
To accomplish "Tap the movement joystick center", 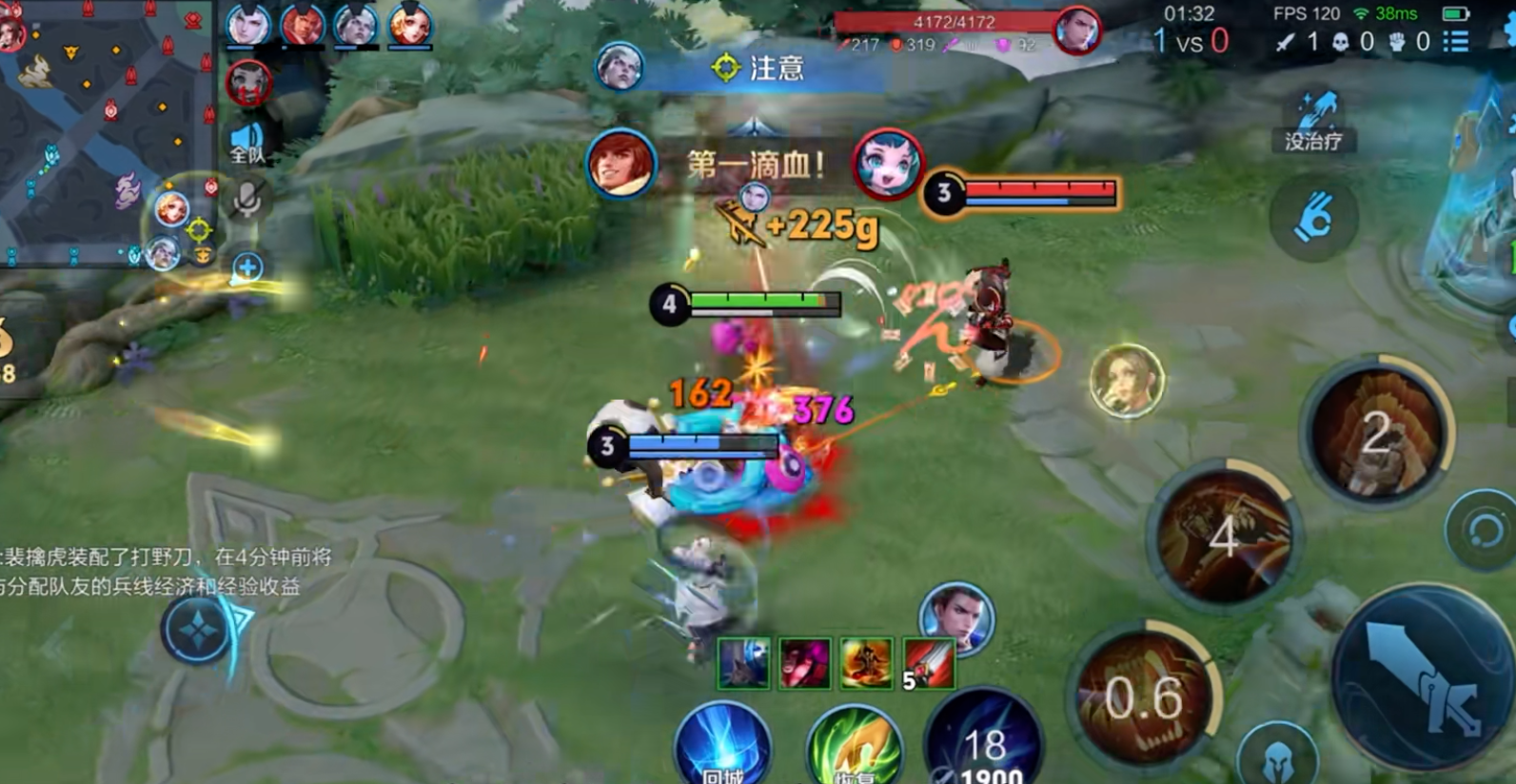I will (x=198, y=629).
